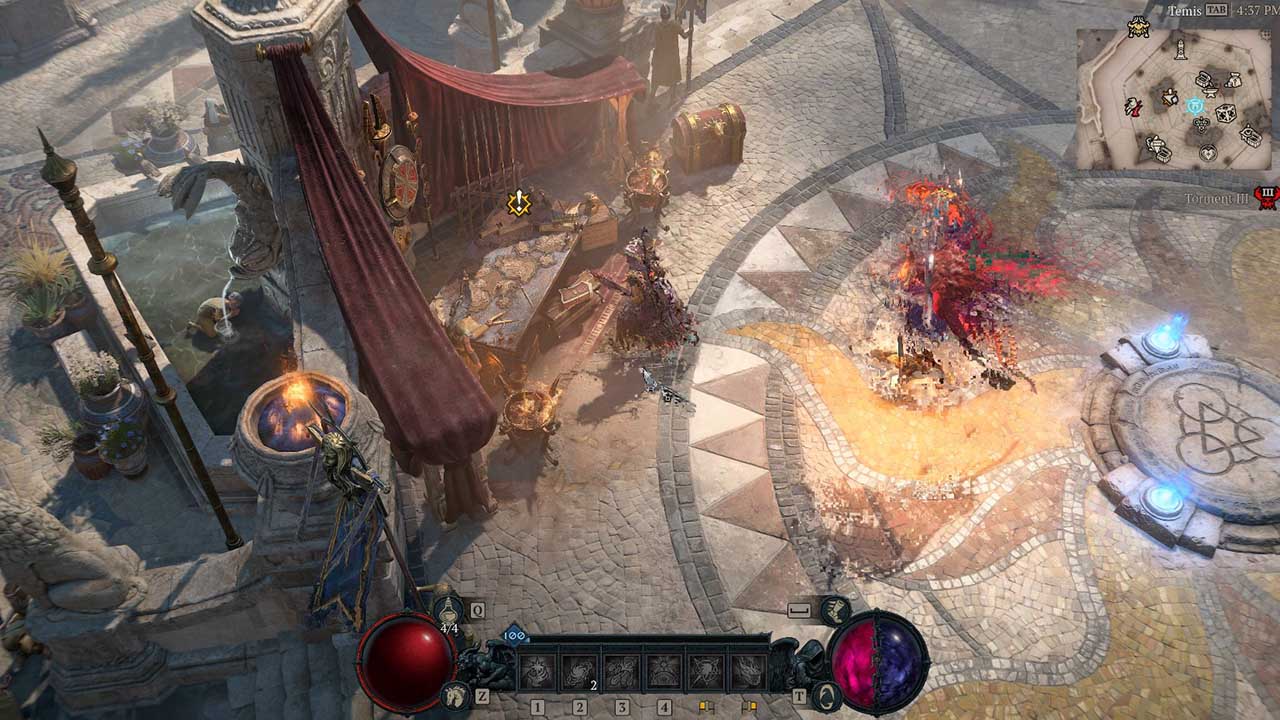1280x720 pixels.
Task: Open town portal with the portal icon
Action: 826,695
